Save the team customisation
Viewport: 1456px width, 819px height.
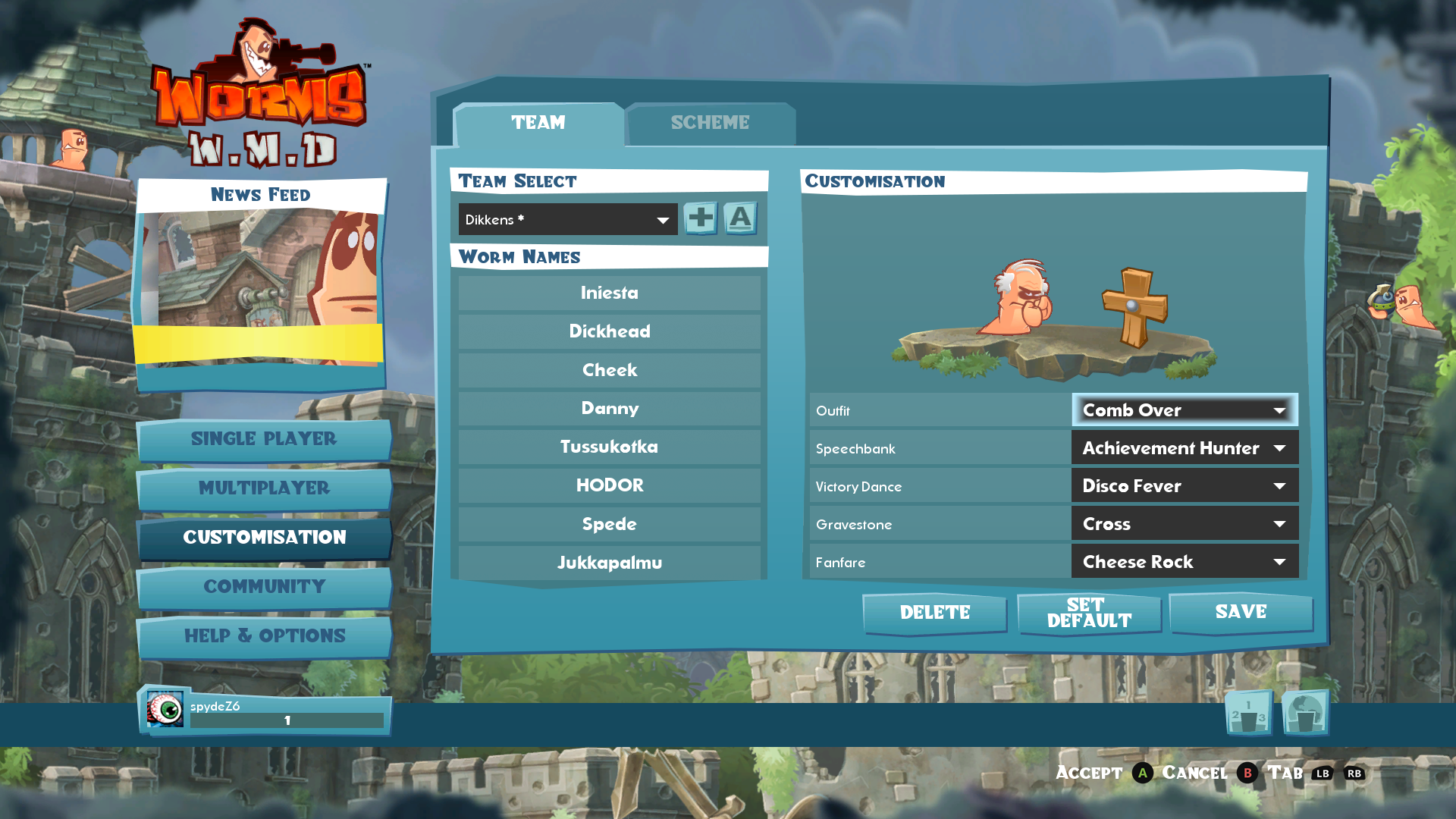pyautogui.click(x=1241, y=612)
